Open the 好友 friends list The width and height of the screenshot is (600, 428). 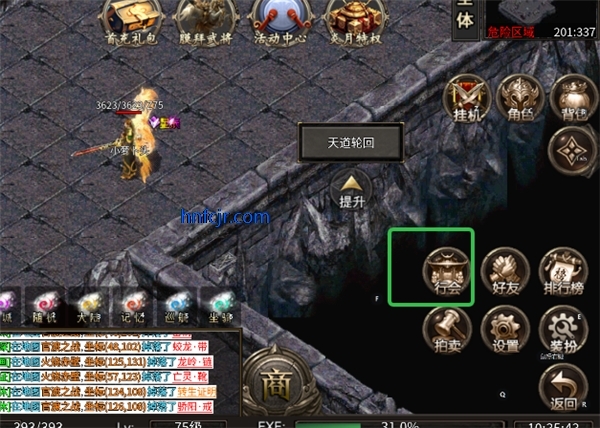(505, 269)
